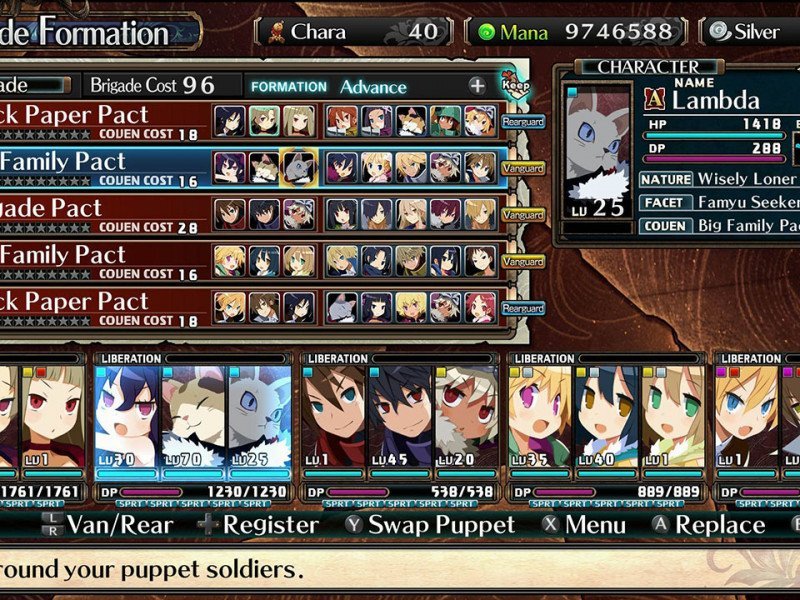The image size is (800, 600).
Task: Select the level 45 dark-haired puppet portrait
Action: [400, 420]
